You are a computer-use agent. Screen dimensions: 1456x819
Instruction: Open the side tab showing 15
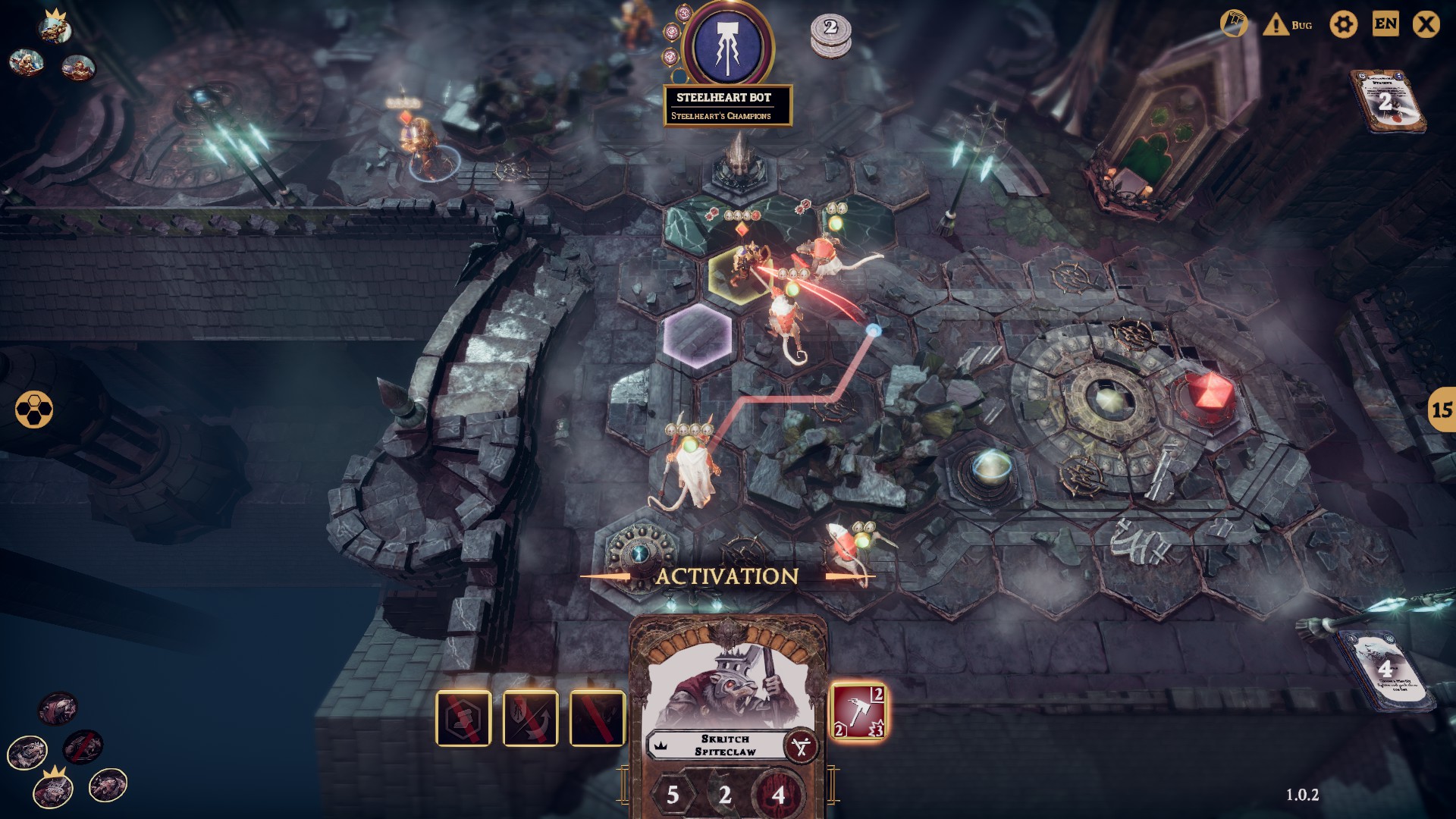(x=1441, y=410)
